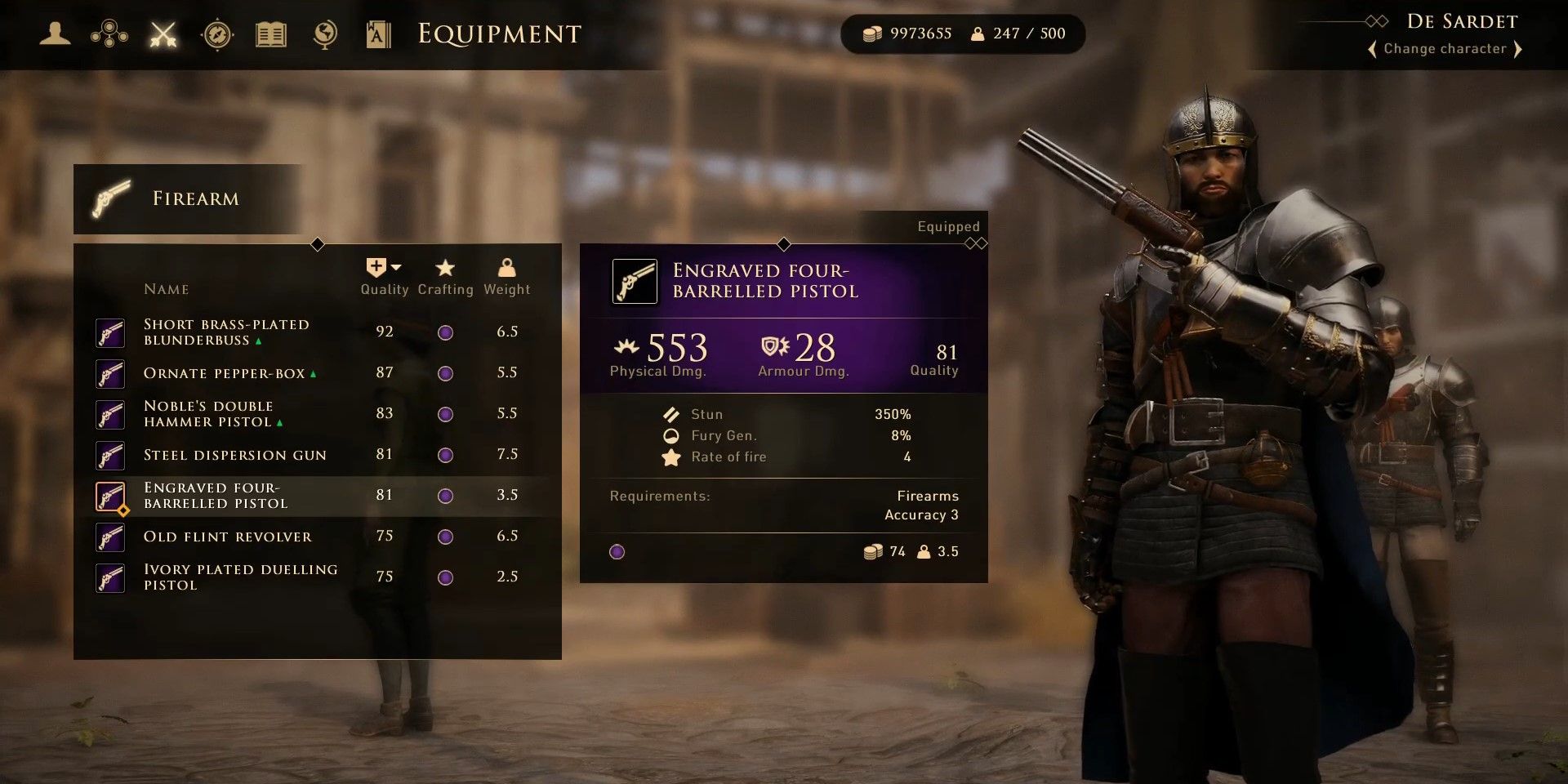The height and width of the screenshot is (784, 1568).
Task: Open the world map globe icon
Action: pyautogui.click(x=323, y=34)
